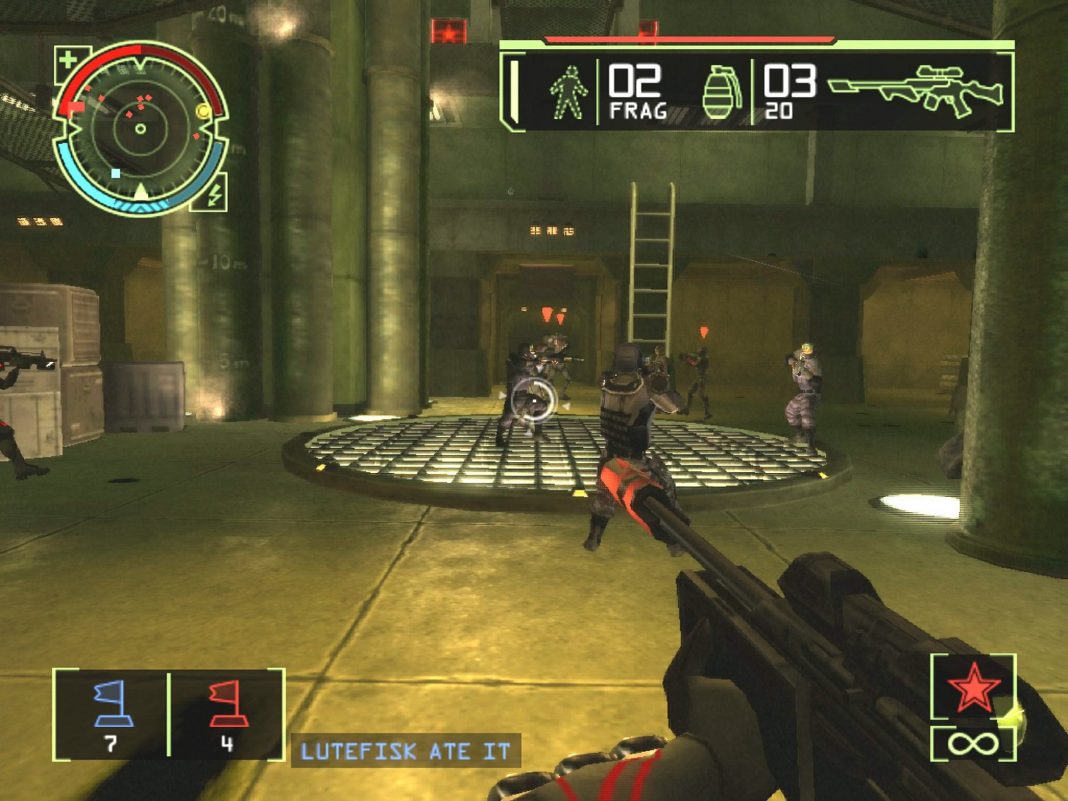Viewport: 1068px width, 801px height.
Task: Click the green health cross icon
Action: [x=68, y=59]
